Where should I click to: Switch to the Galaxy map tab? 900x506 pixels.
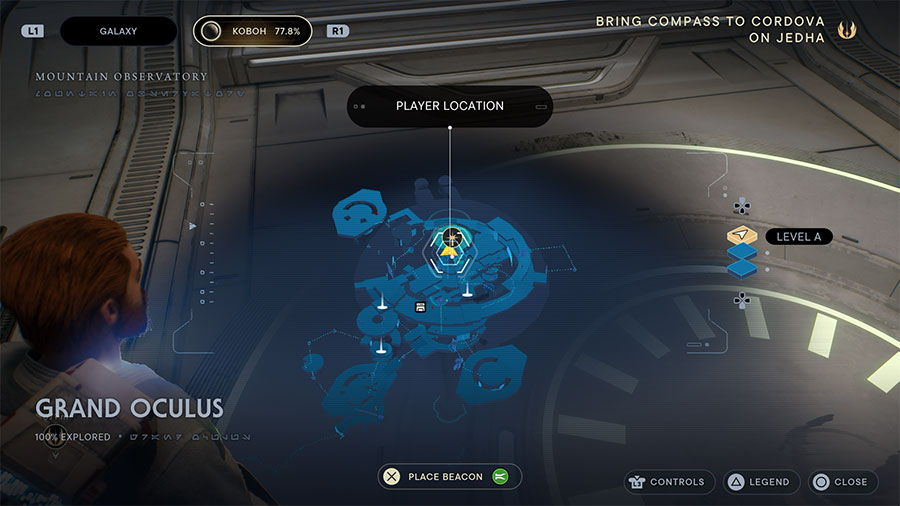[x=118, y=31]
